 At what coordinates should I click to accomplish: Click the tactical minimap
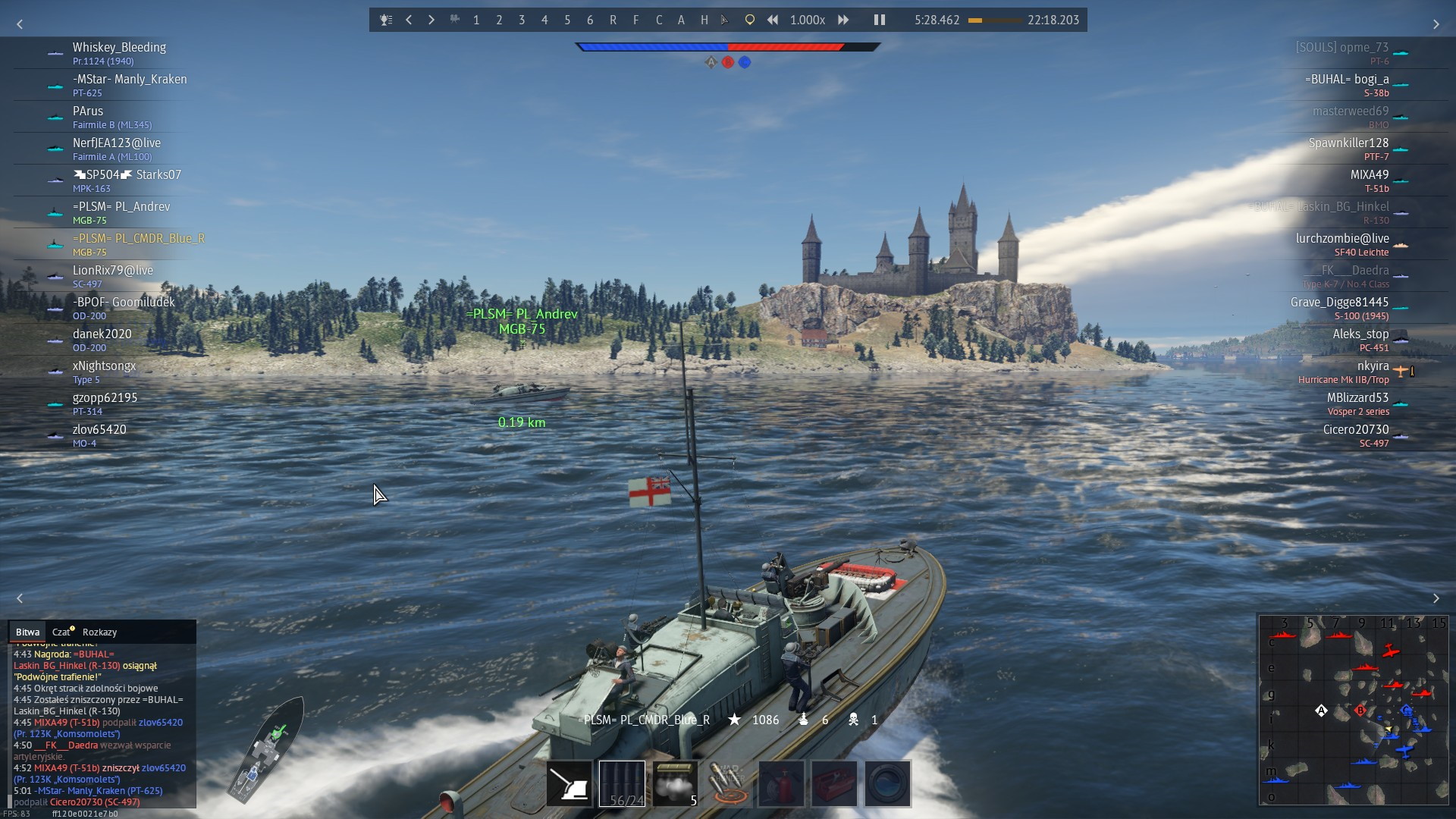click(1354, 710)
